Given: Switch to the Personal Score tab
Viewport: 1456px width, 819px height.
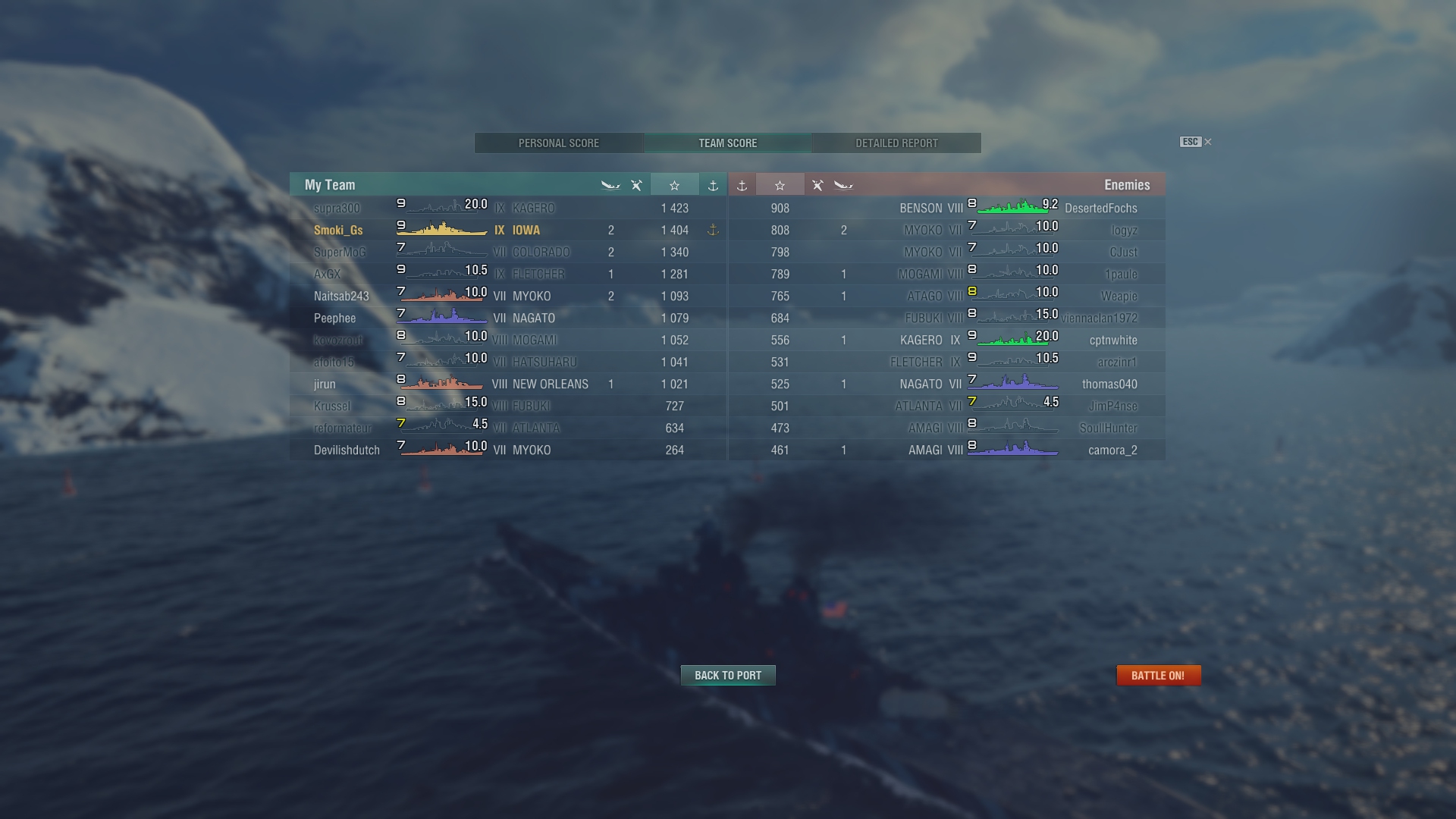Looking at the screenshot, I should pos(559,143).
